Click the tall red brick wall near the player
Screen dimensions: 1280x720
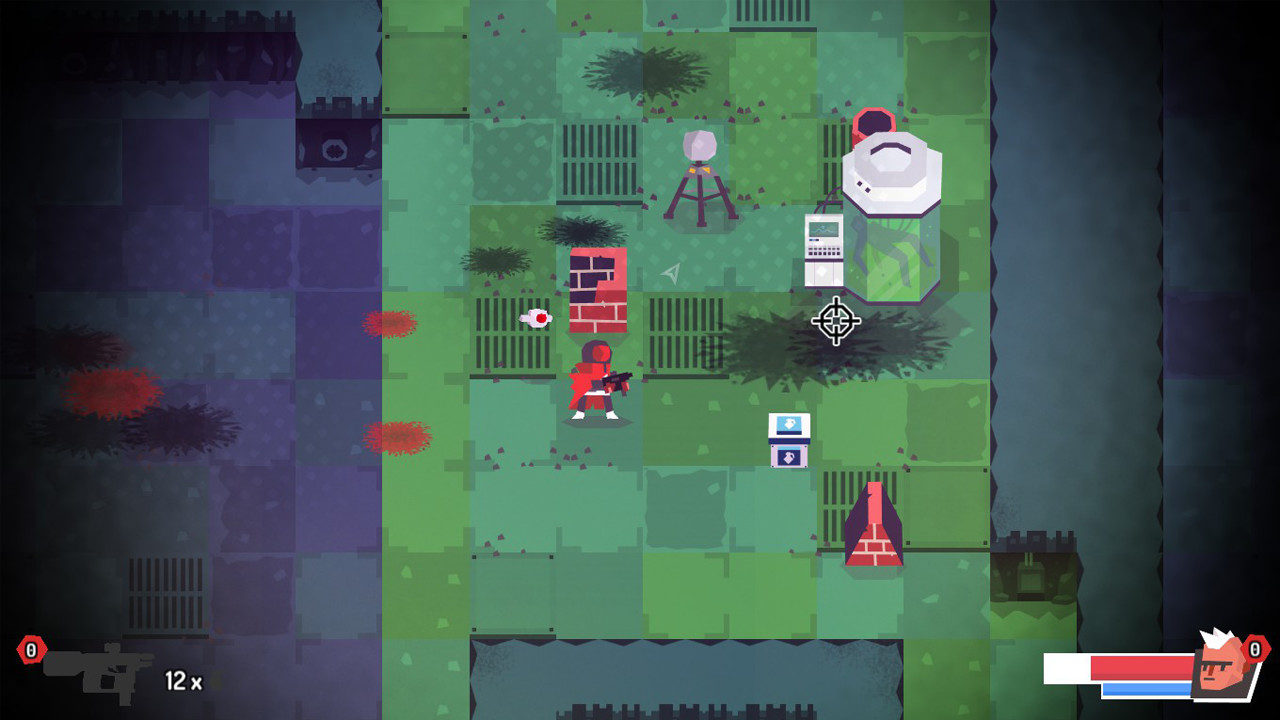click(597, 290)
